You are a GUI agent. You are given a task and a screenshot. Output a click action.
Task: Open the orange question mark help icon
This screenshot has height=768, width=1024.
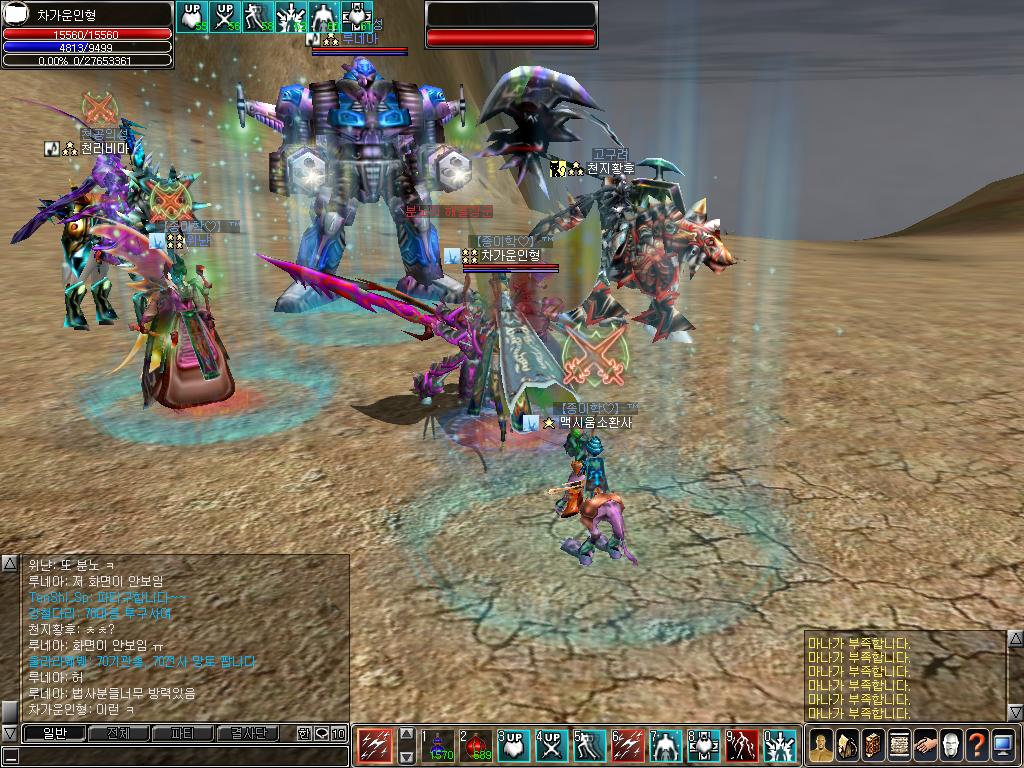click(977, 746)
